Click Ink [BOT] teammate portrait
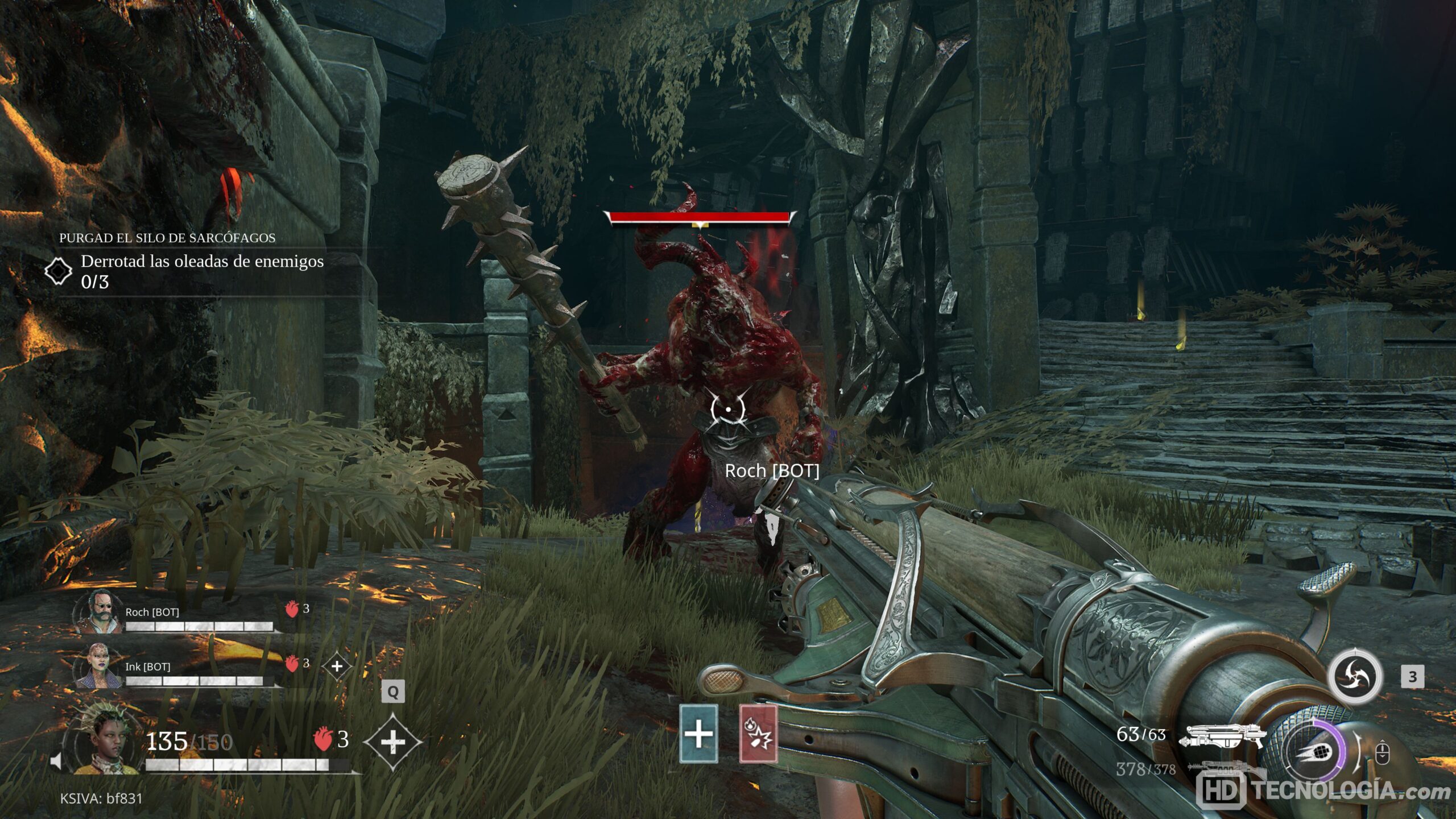The image size is (1456, 819). click(x=97, y=667)
